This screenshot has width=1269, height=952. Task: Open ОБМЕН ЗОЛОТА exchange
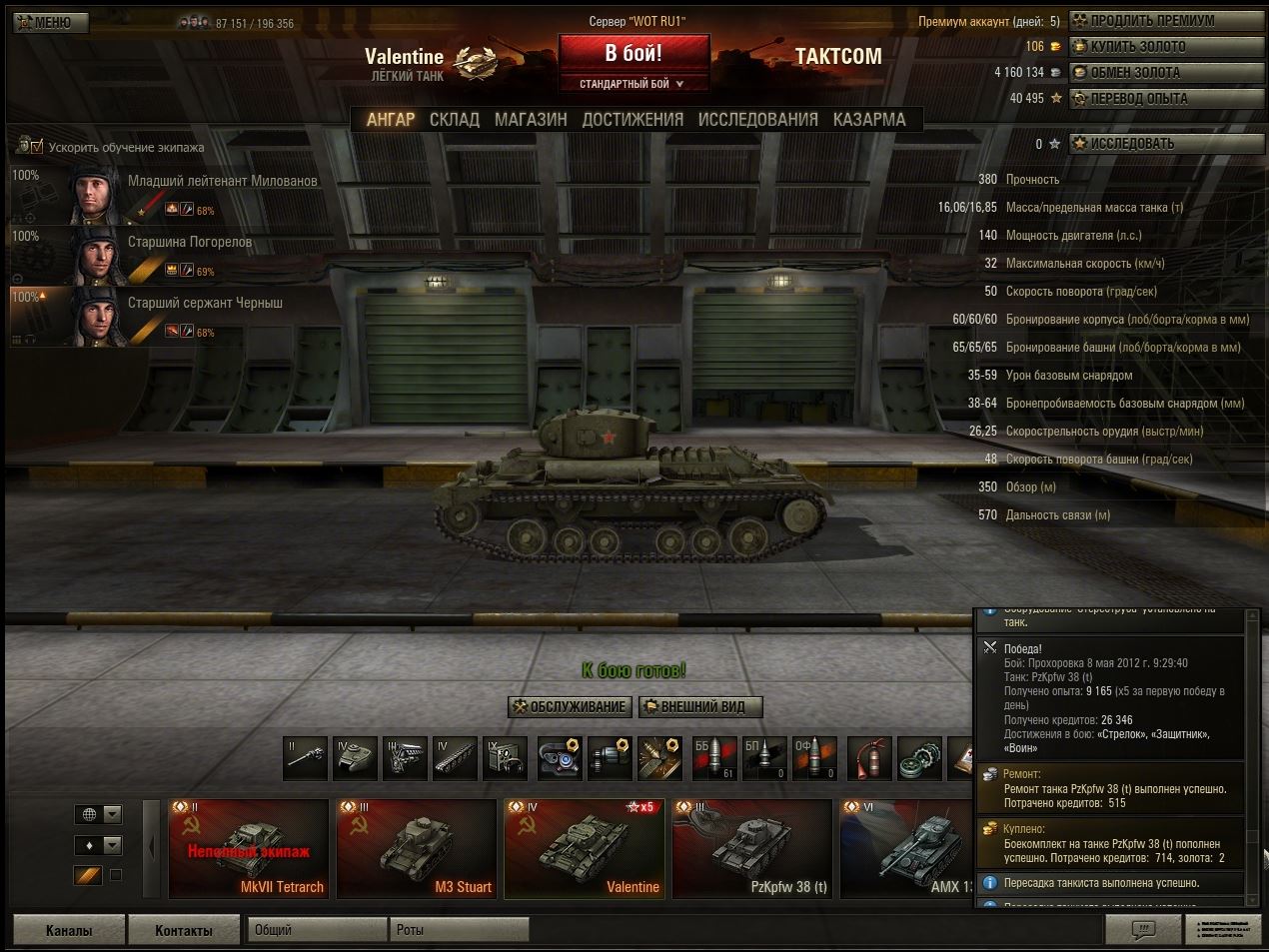(1166, 73)
